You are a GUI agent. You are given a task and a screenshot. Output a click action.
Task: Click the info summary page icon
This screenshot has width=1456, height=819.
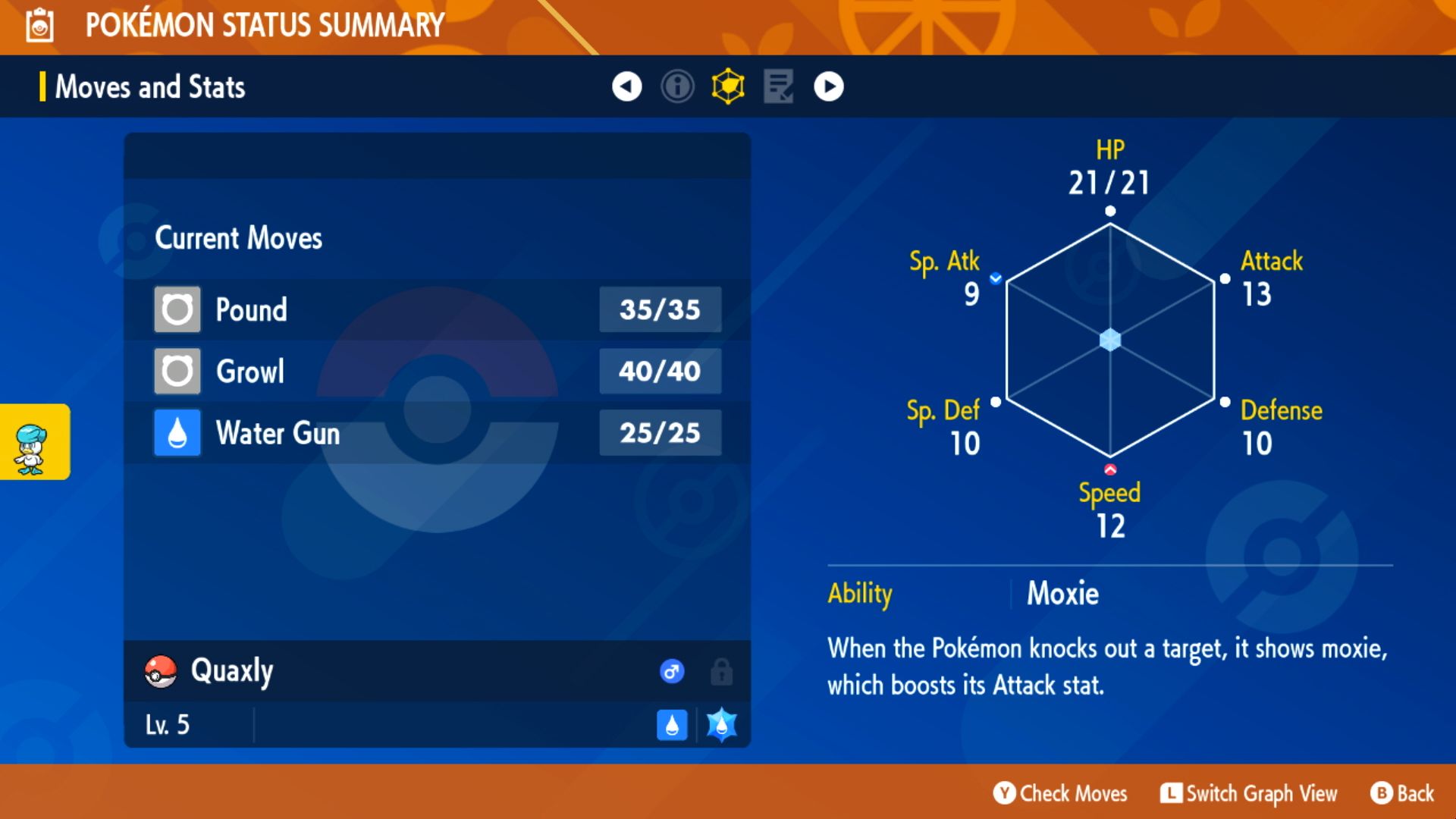coord(677,86)
